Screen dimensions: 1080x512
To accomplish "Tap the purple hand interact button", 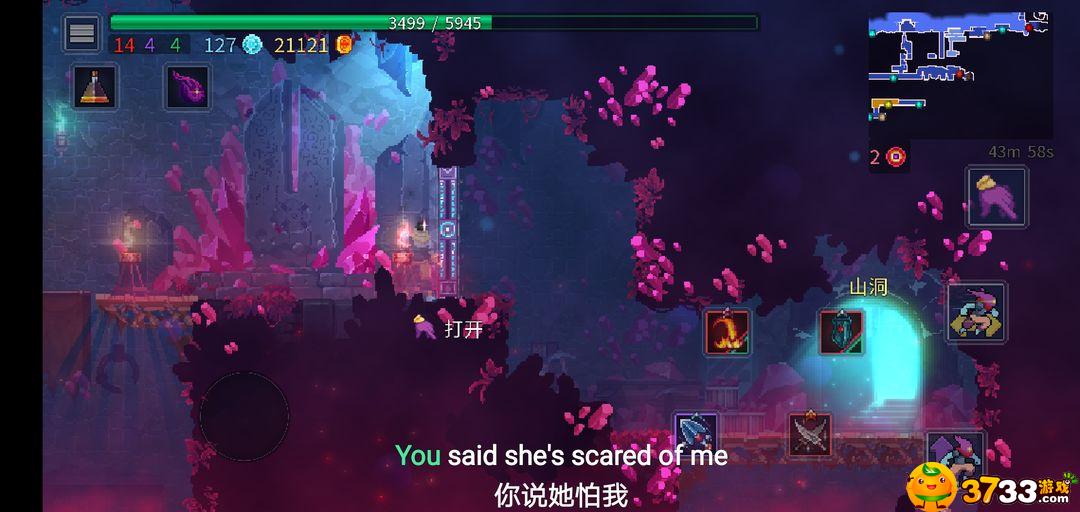I will pos(996,197).
